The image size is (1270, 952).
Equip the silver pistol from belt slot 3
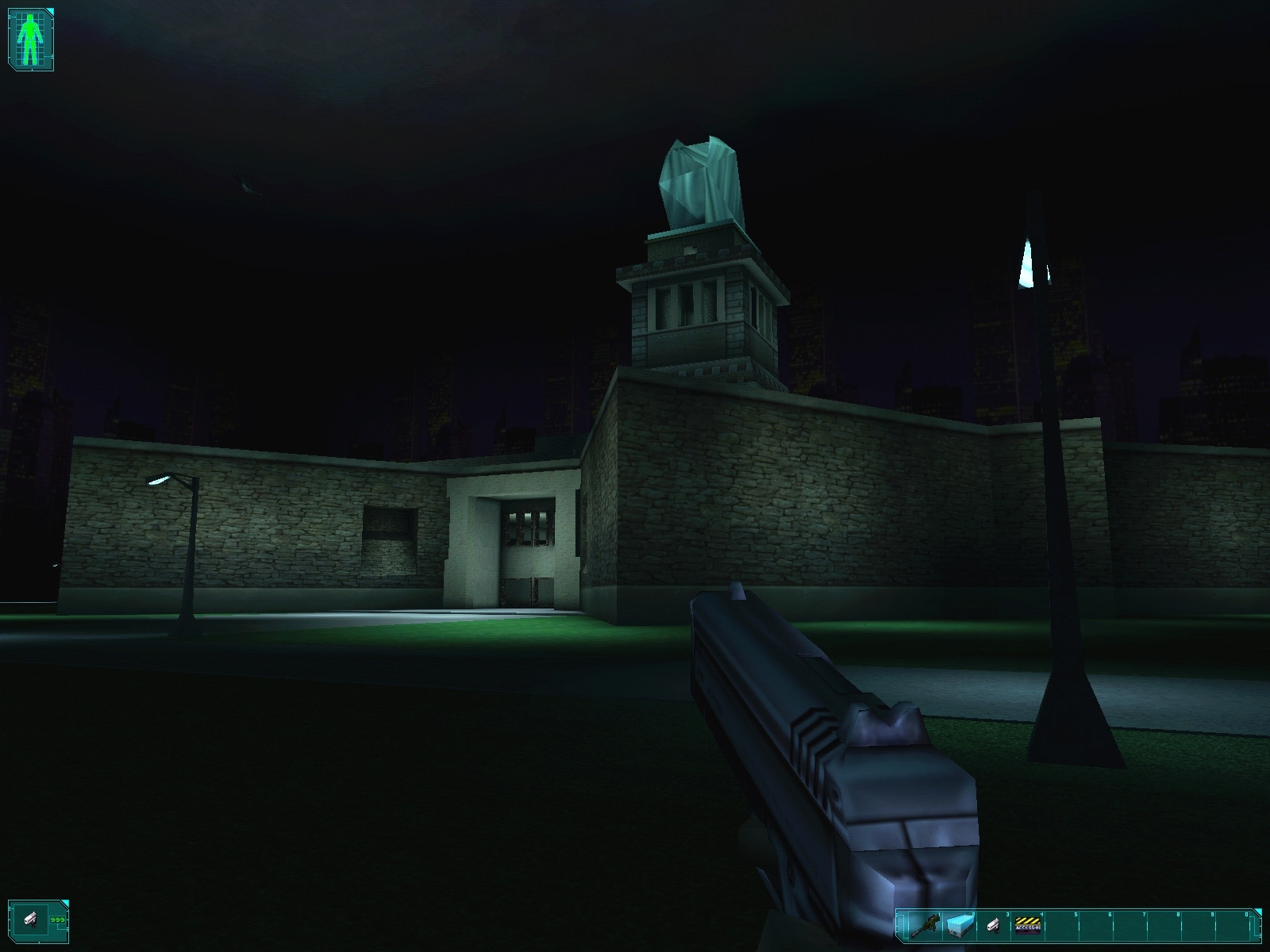coord(993,925)
